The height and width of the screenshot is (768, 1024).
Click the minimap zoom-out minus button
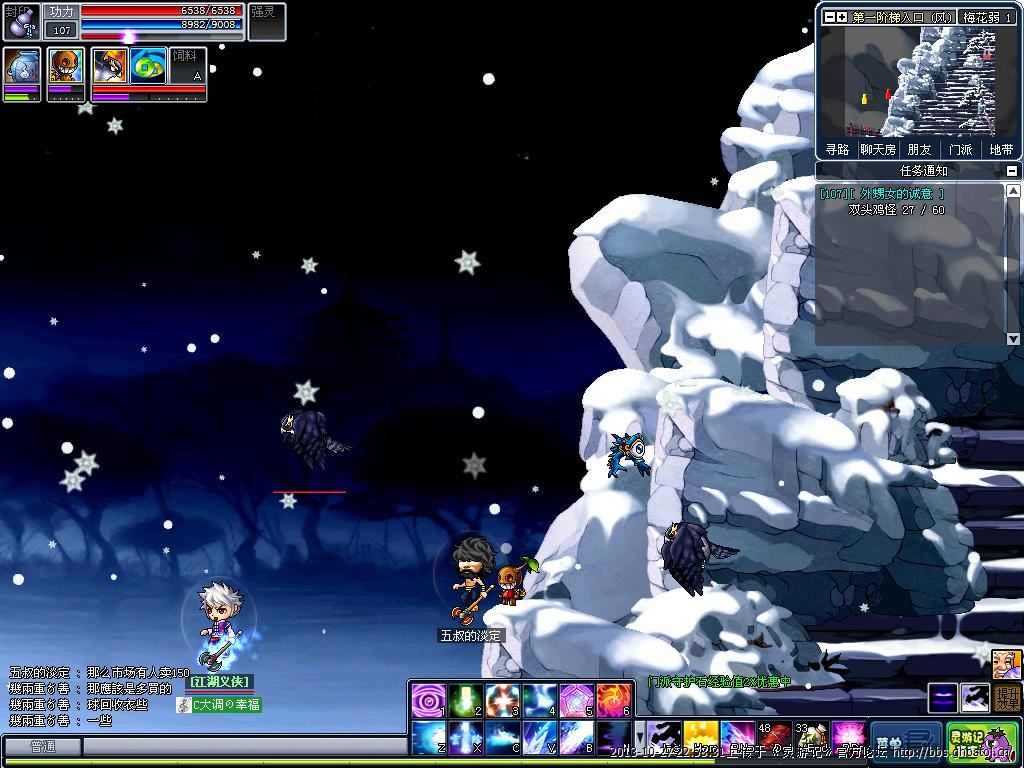click(828, 17)
